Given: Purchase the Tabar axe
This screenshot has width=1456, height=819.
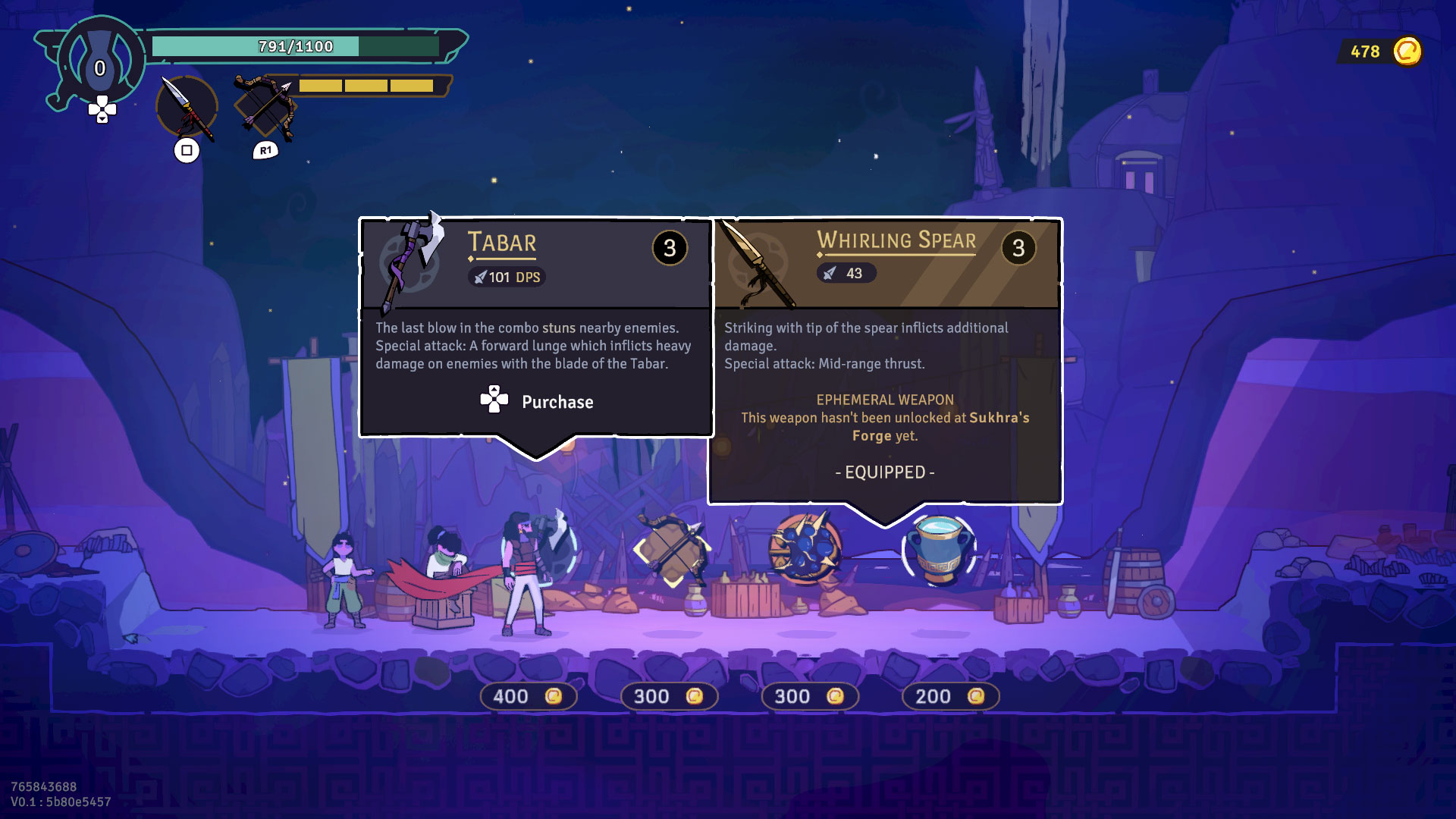Looking at the screenshot, I should point(538,401).
